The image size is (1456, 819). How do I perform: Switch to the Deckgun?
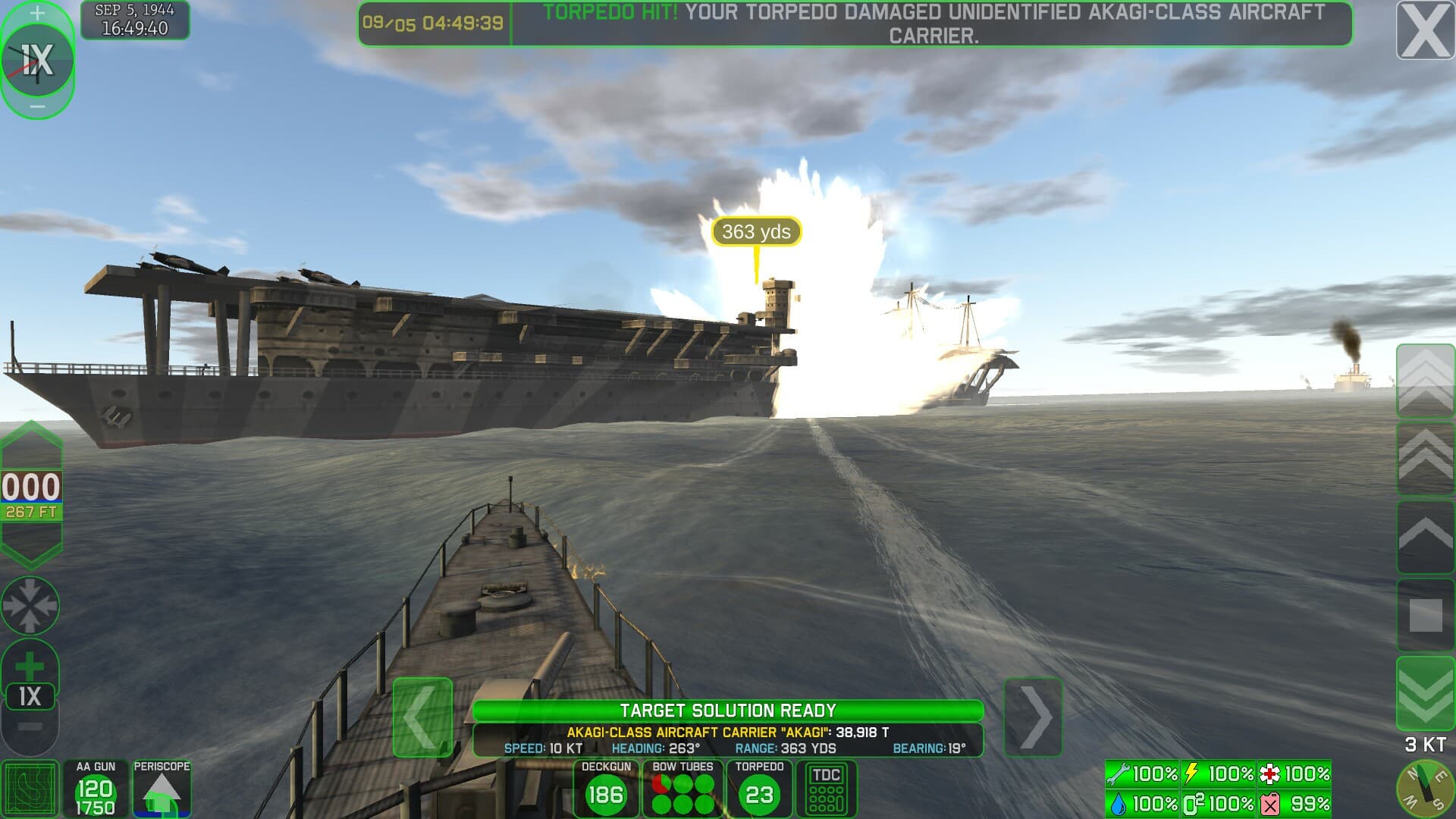coord(606,789)
